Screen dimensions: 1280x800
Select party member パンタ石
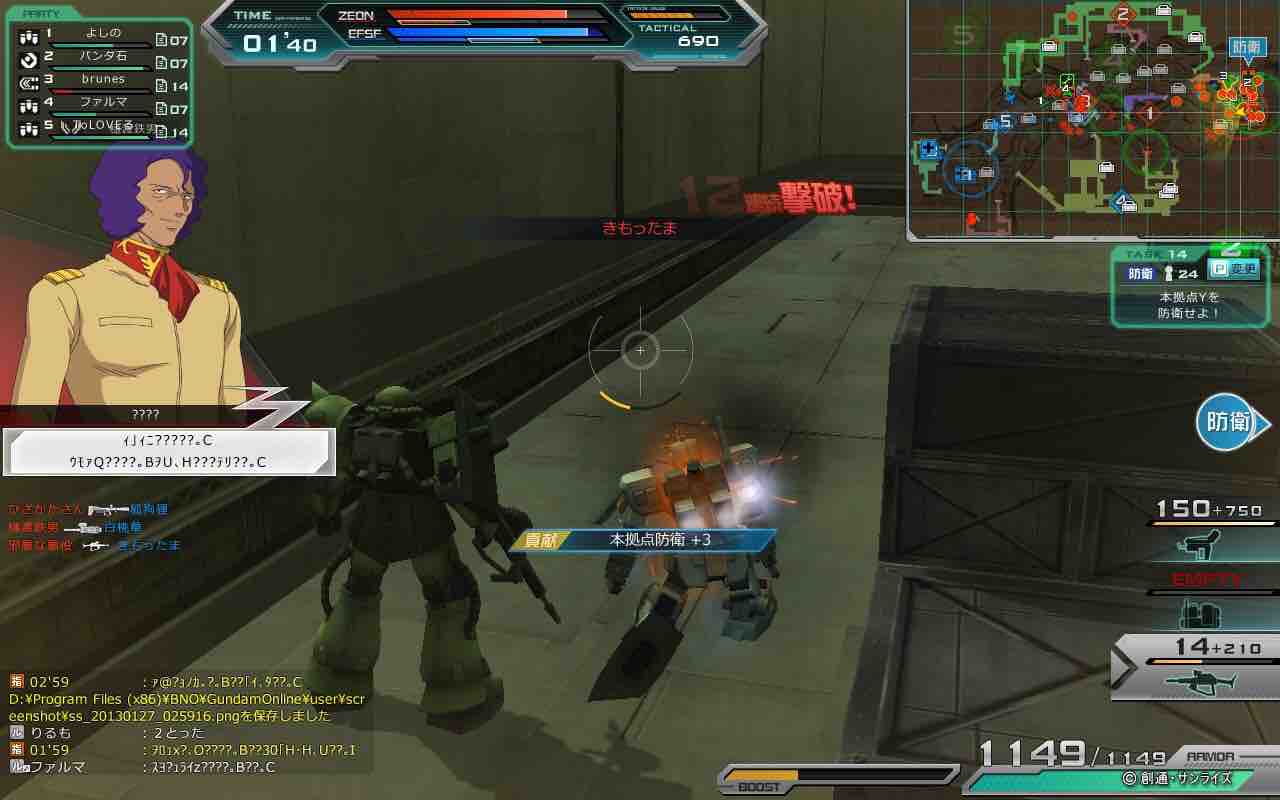(100, 59)
